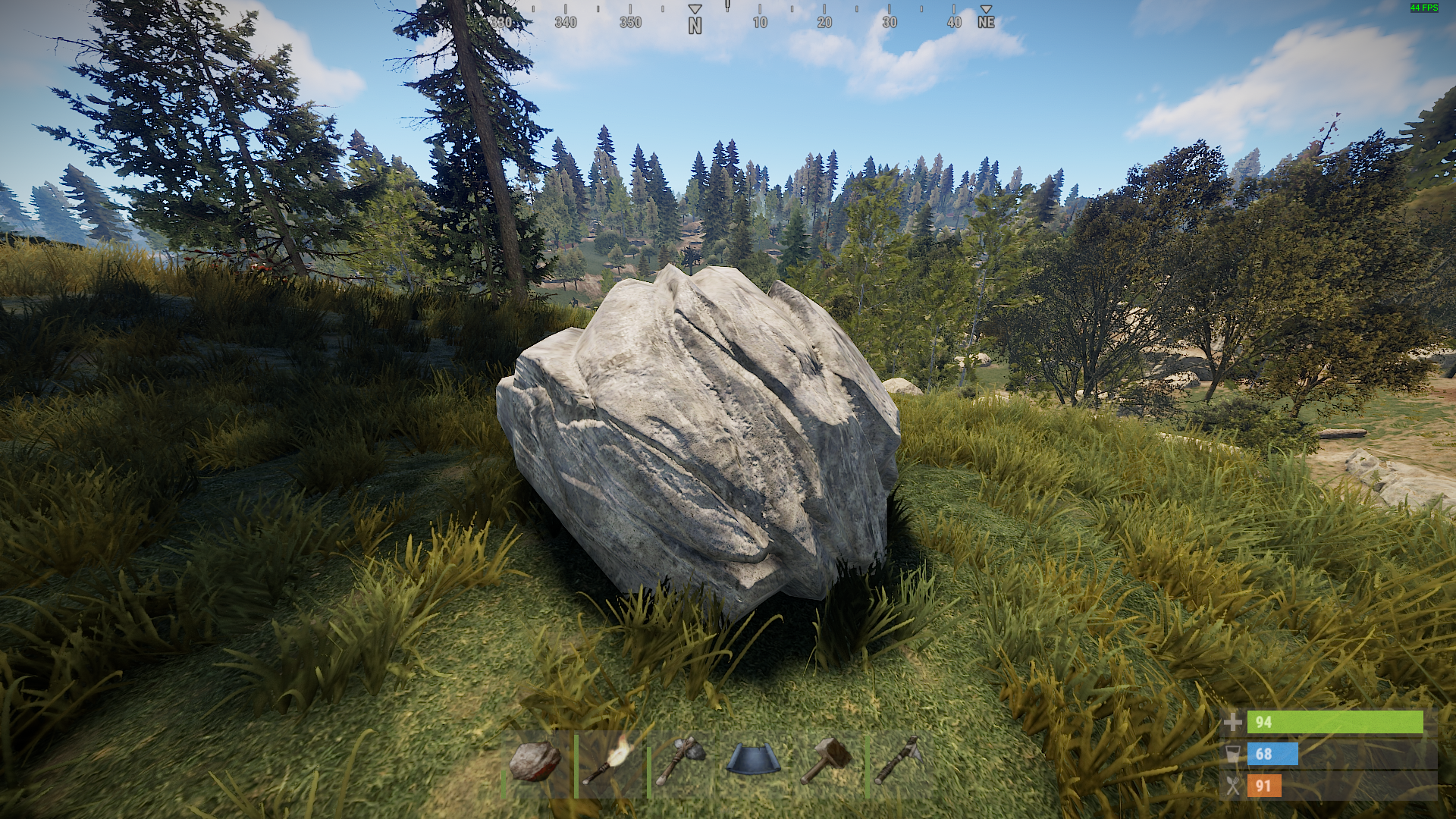Choose the stone hatchet hotbar slot

pyautogui.click(x=681, y=762)
